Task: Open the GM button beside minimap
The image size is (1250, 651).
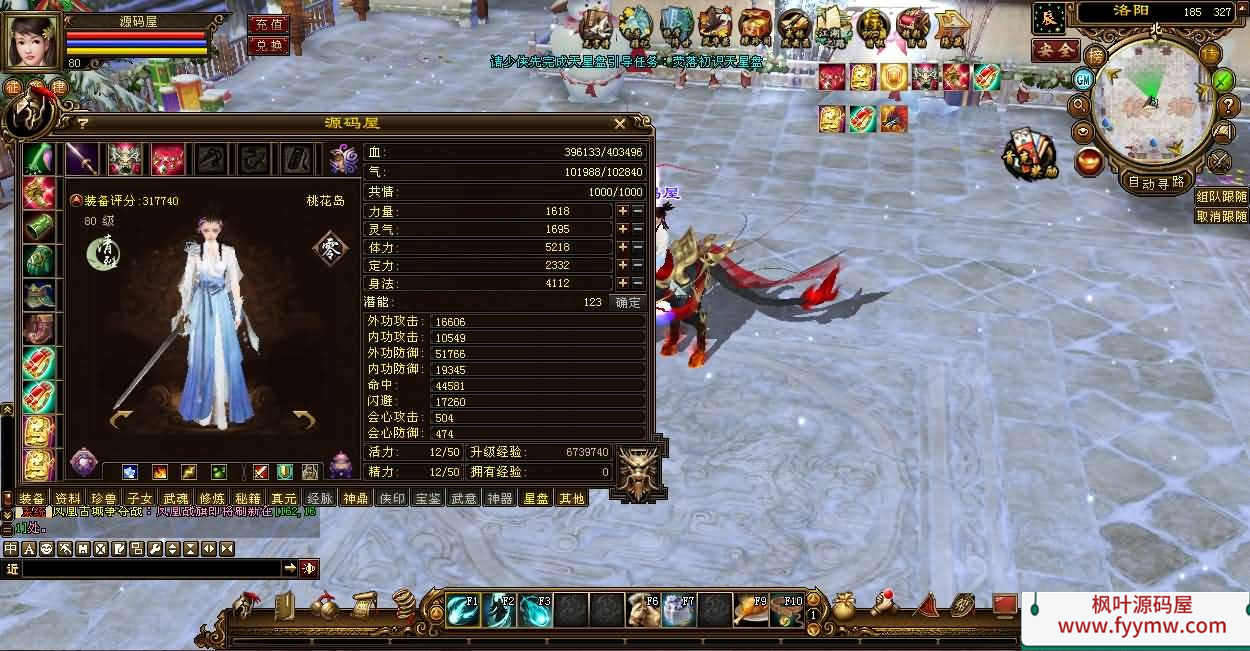Action: click(1083, 79)
